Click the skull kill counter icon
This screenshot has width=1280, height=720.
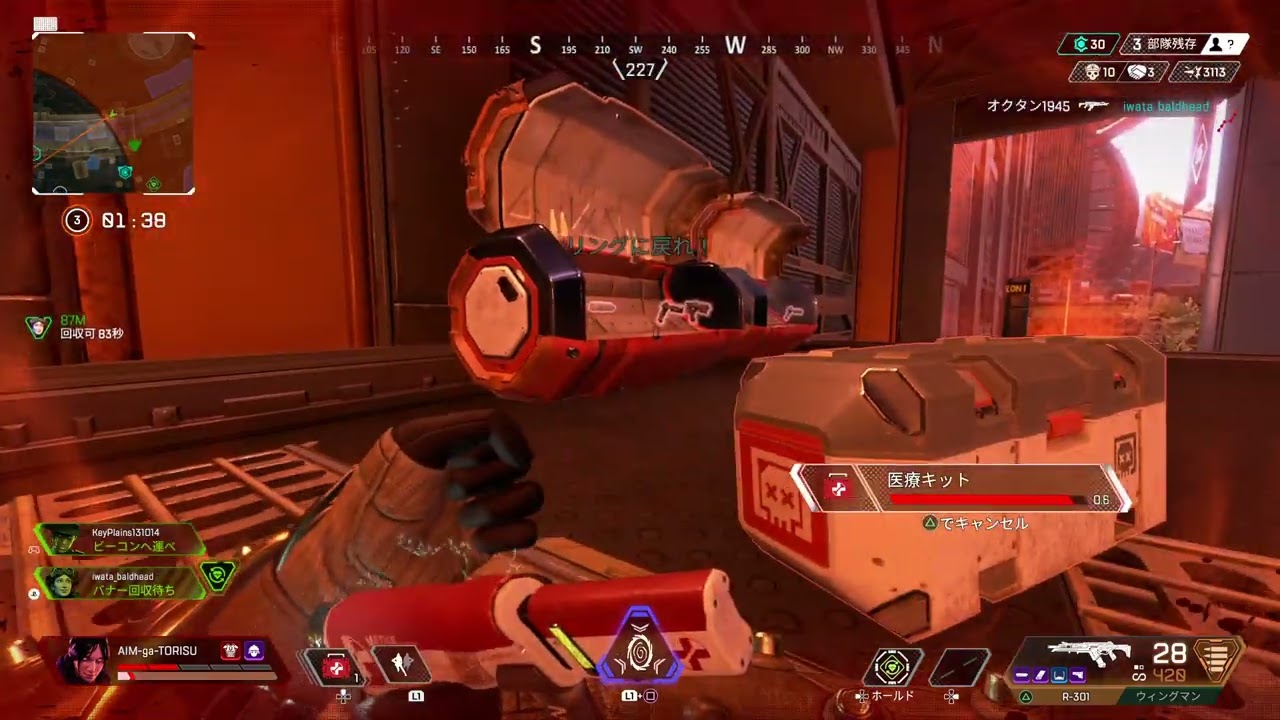[1093, 72]
